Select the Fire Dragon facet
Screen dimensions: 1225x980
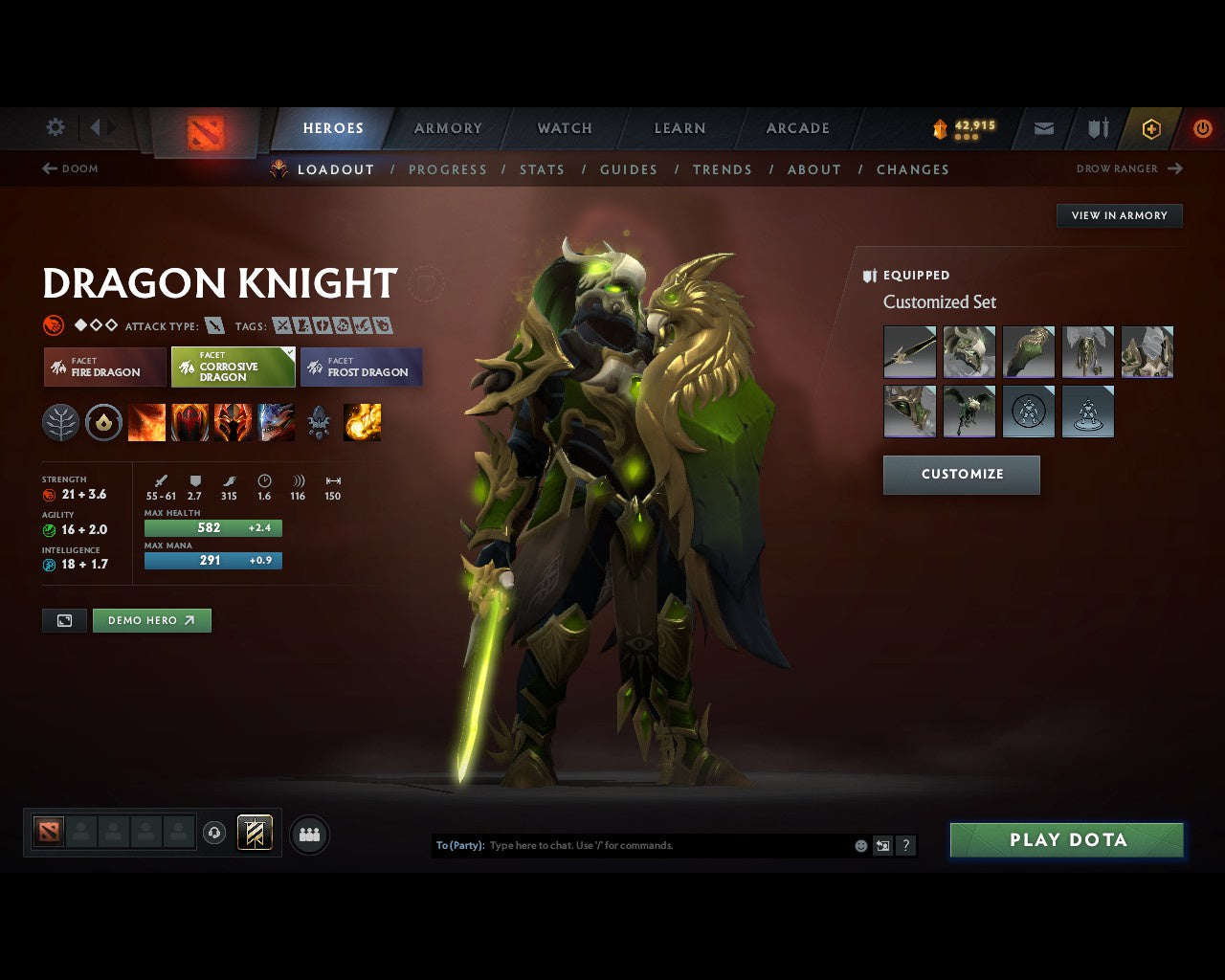103,367
